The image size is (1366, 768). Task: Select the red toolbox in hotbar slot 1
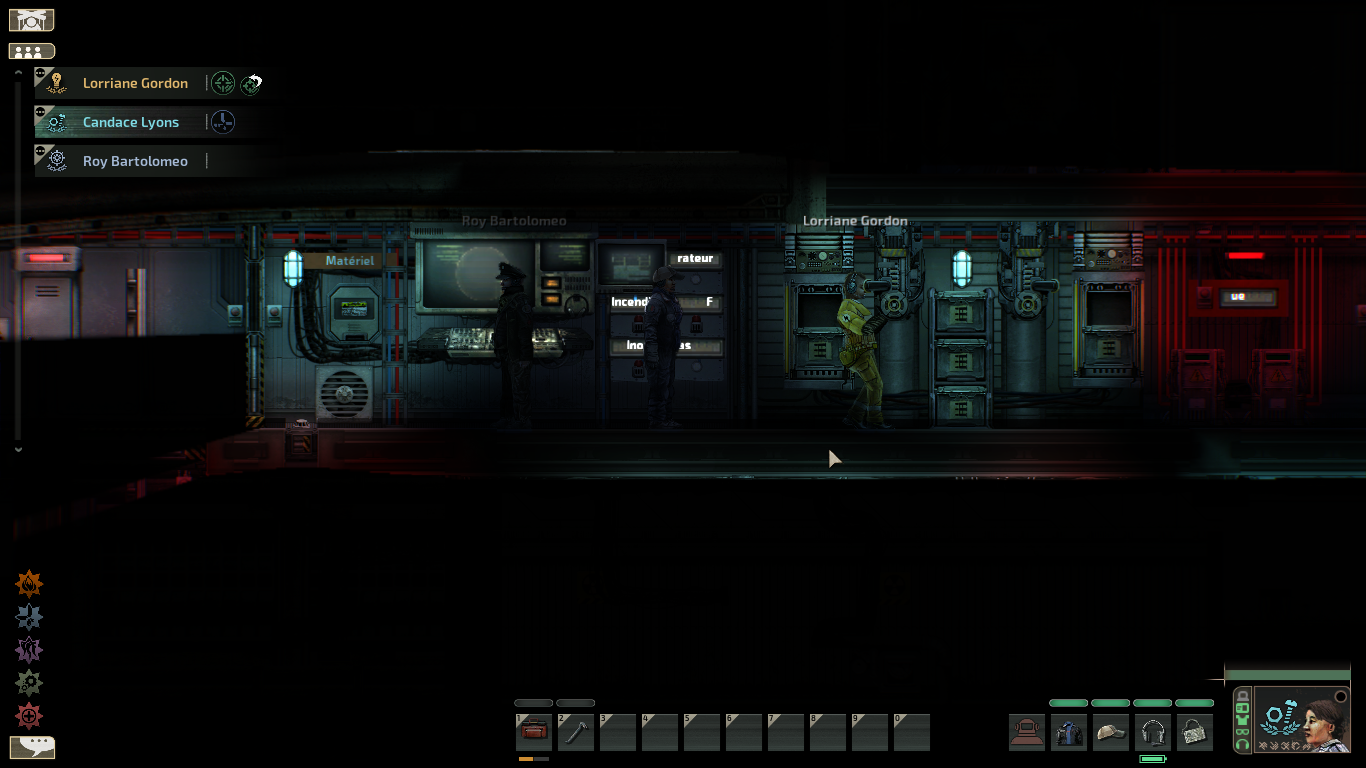click(534, 732)
